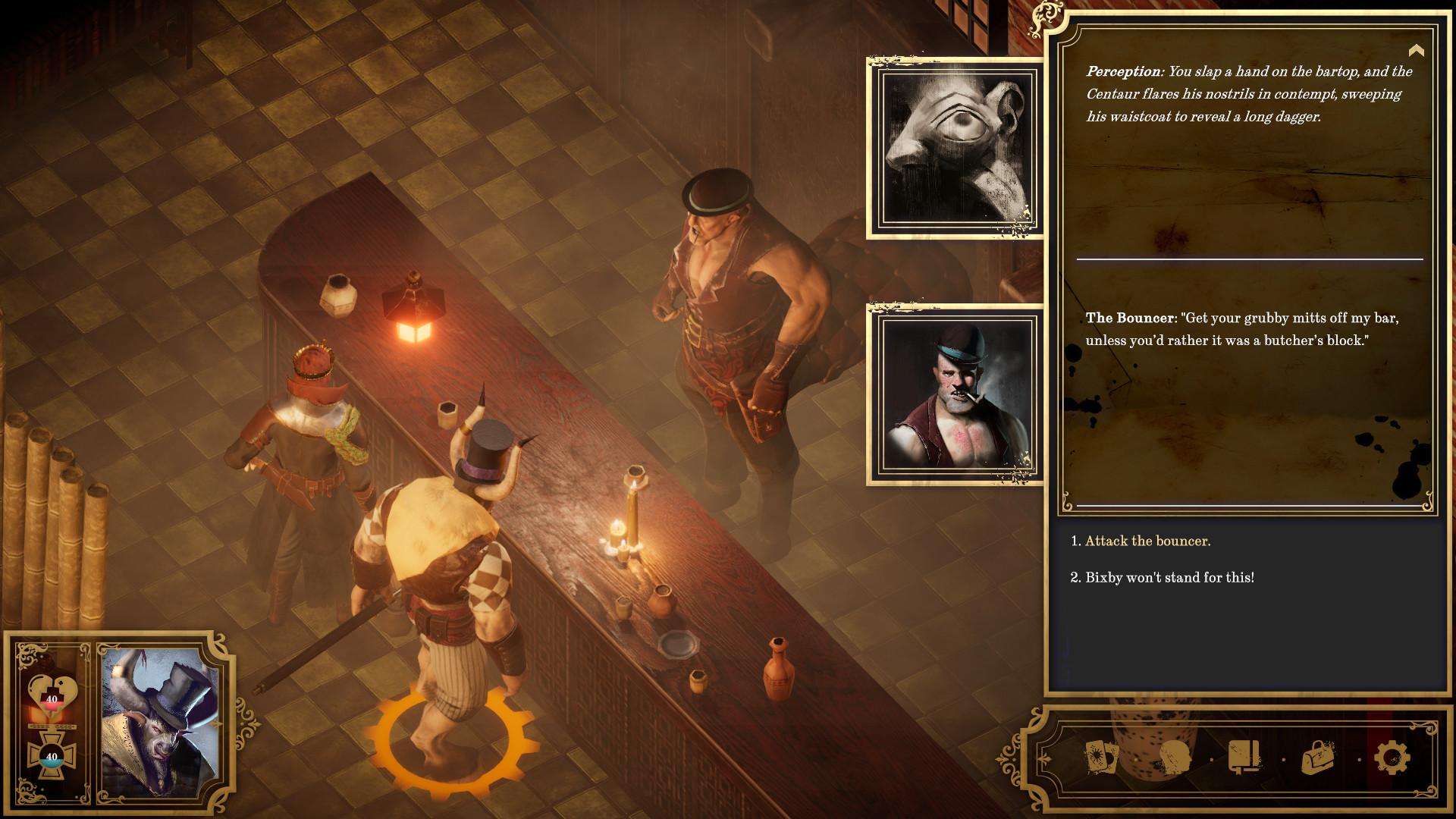Click the Perception skill portrait
Image resolution: width=1456 pixels, height=819 pixels.
pyautogui.click(x=955, y=148)
